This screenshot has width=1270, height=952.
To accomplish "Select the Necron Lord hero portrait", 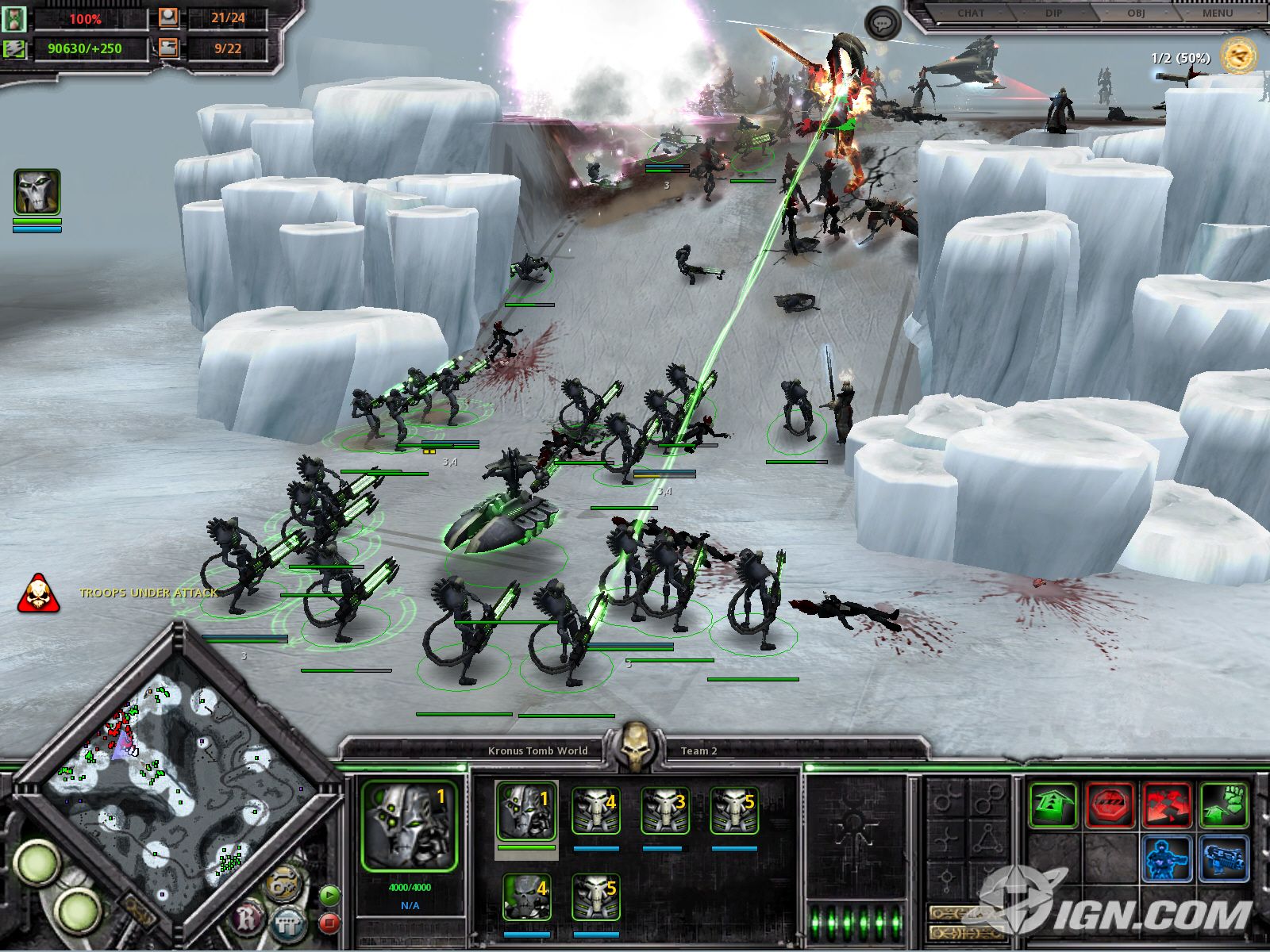I will tap(37, 192).
